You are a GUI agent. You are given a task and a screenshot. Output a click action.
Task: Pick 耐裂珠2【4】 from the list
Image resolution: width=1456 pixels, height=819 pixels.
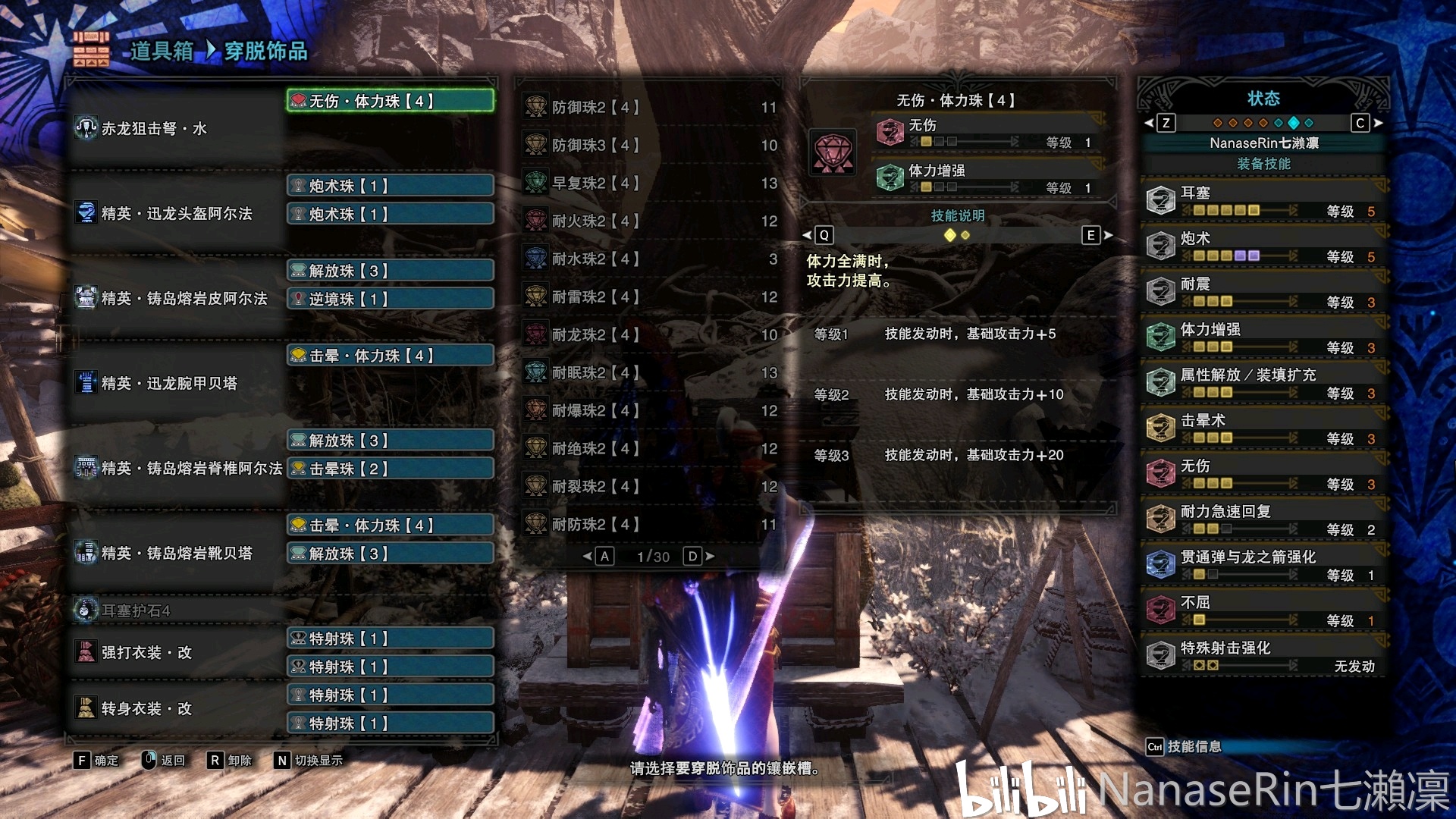pos(649,486)
